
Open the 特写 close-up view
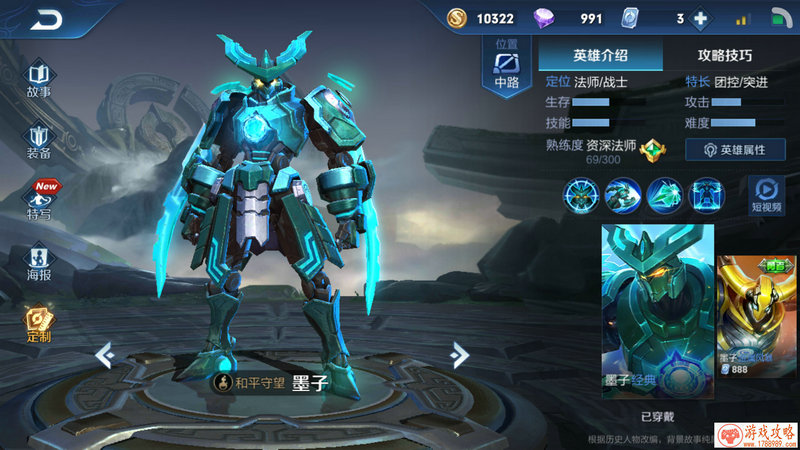click(39, 202)
